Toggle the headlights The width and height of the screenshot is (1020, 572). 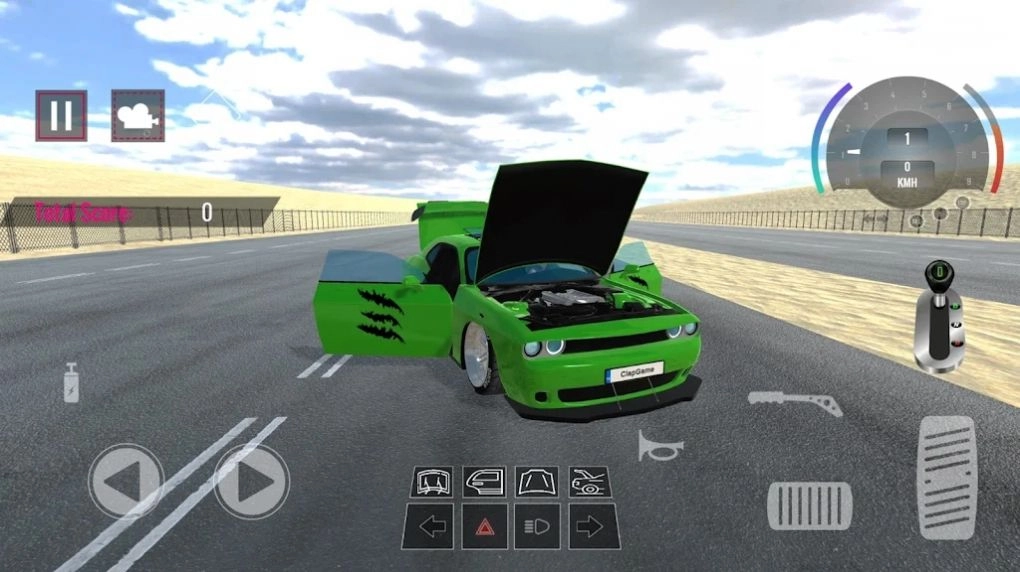pos(537,526)
